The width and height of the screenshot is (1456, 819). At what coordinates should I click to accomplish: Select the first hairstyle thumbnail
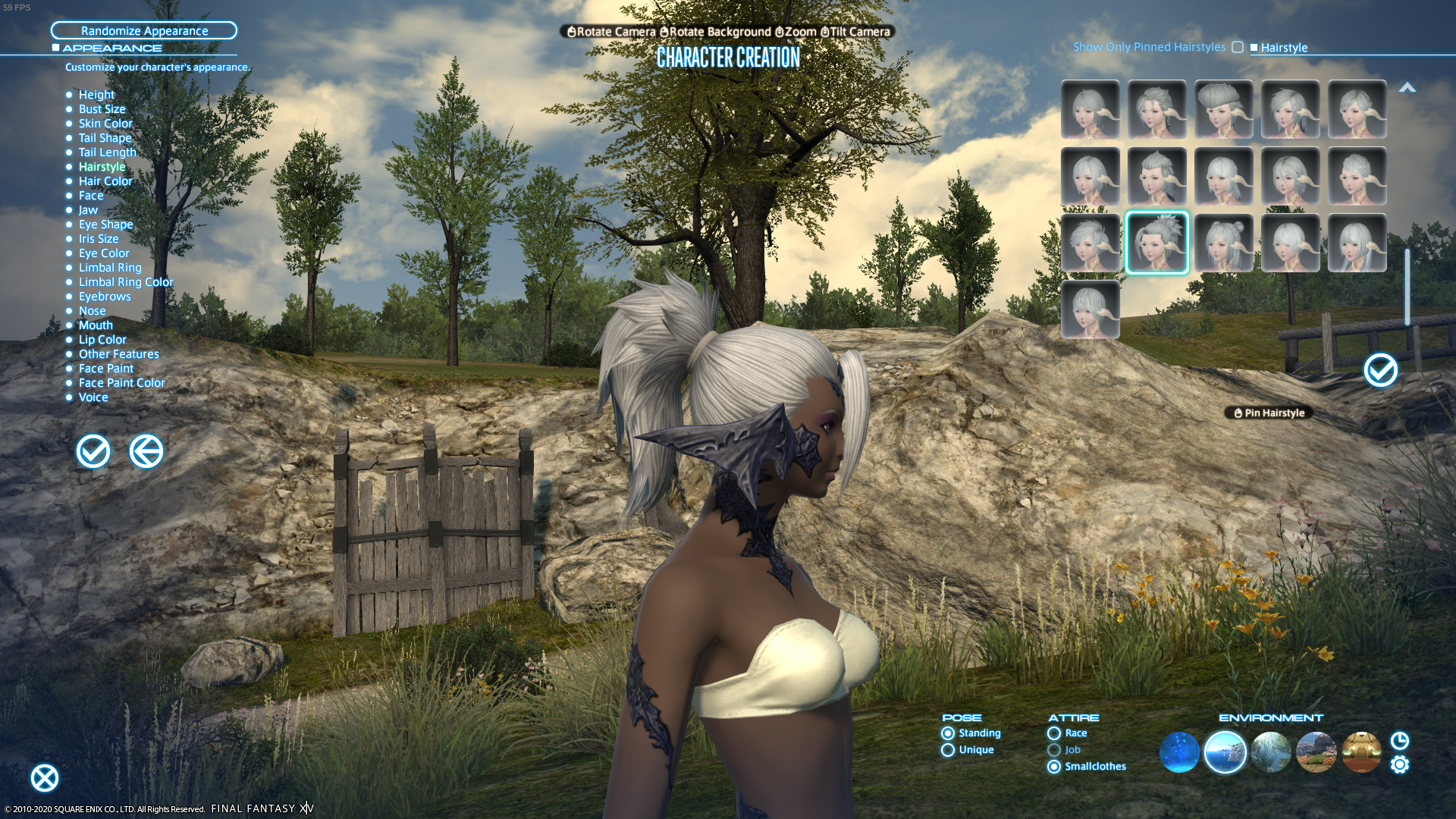tap(1090, 109)
